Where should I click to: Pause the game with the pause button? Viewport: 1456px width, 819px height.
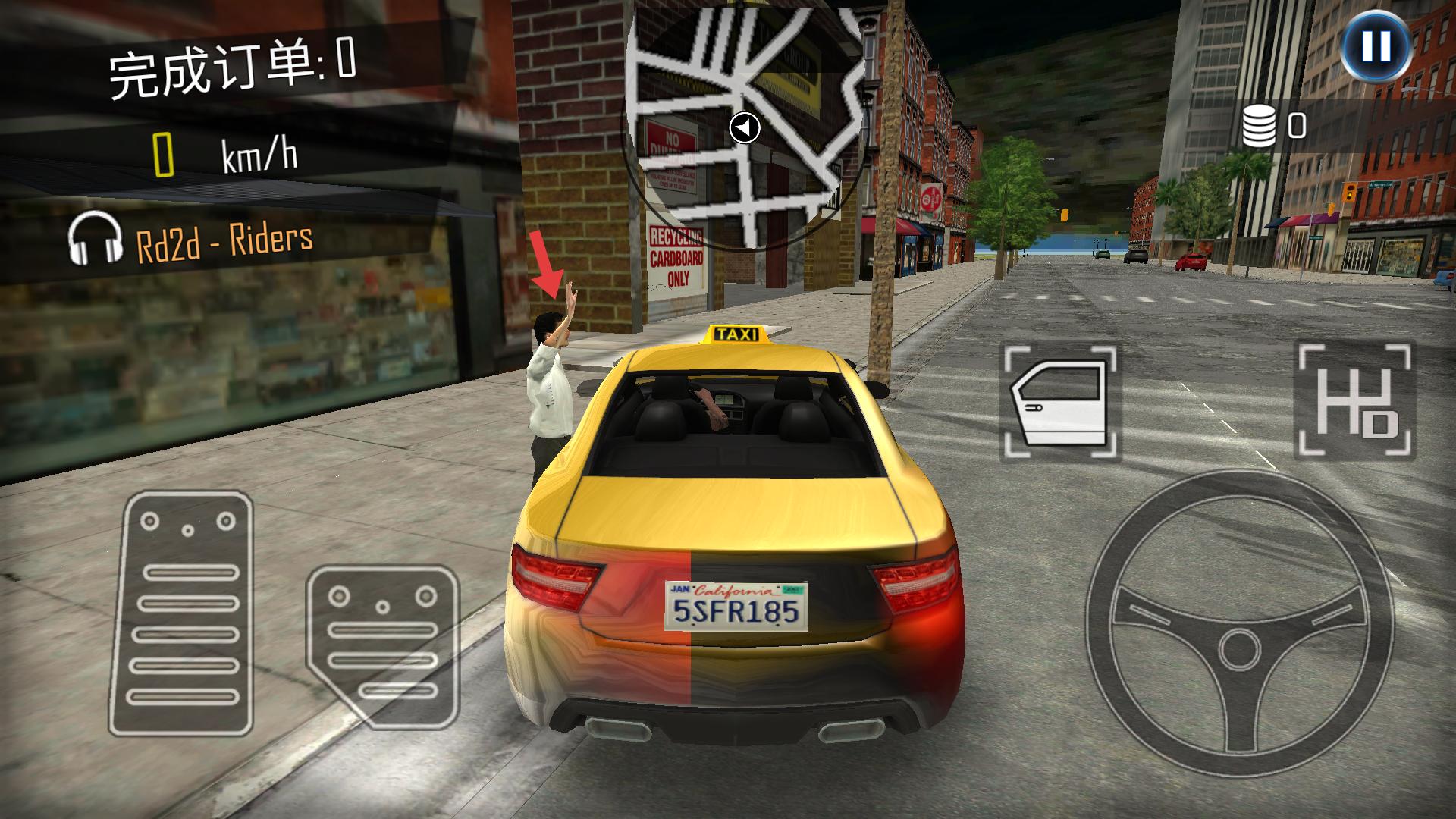1376,47
